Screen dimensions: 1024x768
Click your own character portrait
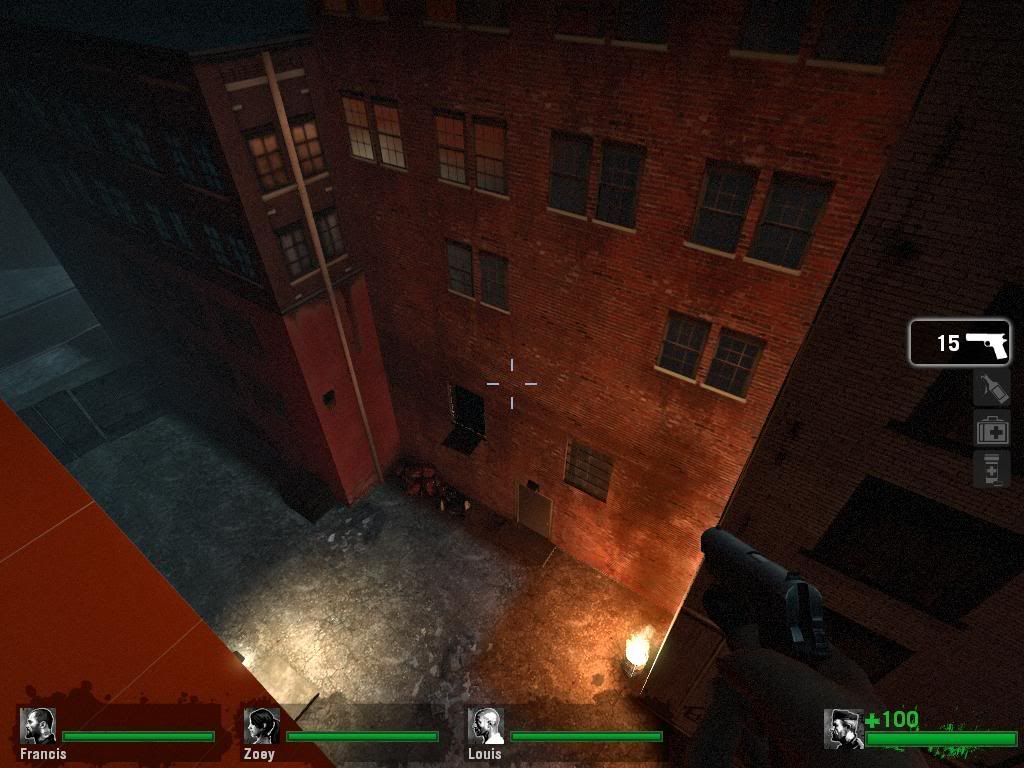(x=843, y=728)
